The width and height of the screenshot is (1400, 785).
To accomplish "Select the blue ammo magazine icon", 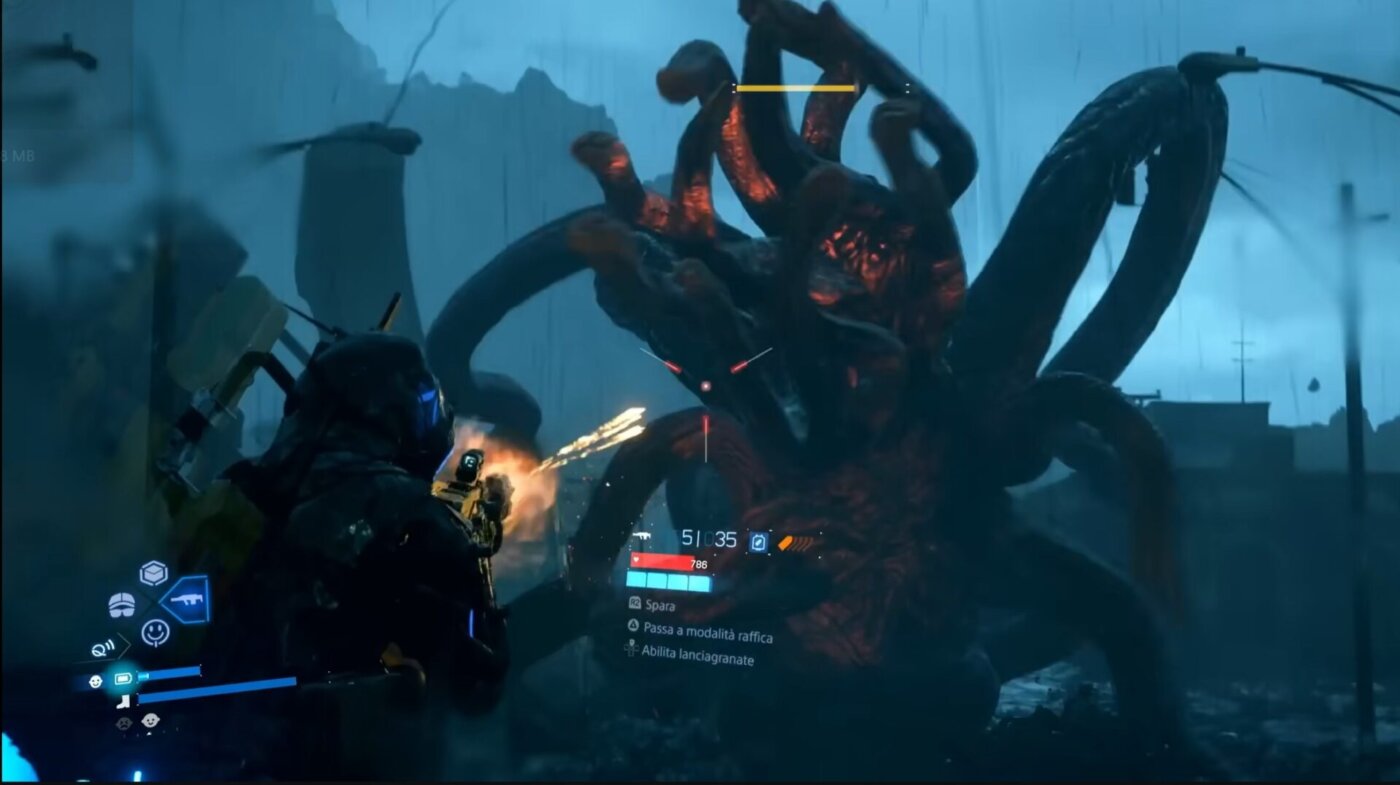I will [x=758, y=541].
